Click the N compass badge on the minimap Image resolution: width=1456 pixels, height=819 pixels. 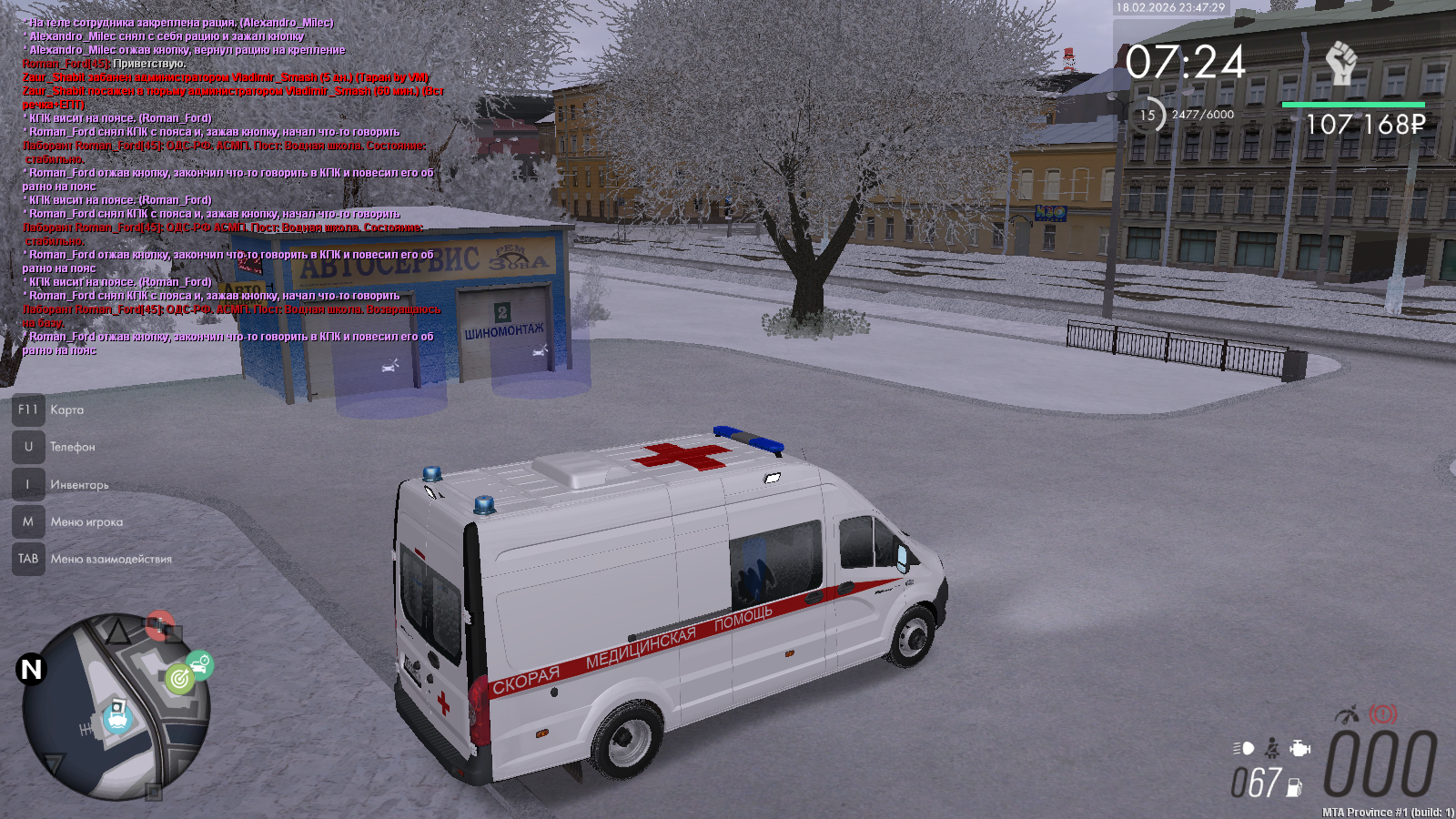(31, 670)
